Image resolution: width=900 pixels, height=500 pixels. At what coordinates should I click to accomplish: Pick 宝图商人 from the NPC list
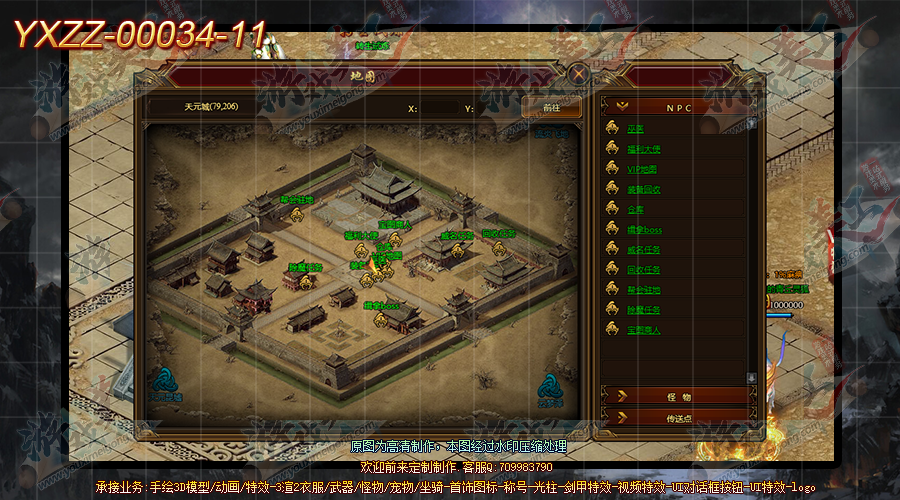point(644,329)
